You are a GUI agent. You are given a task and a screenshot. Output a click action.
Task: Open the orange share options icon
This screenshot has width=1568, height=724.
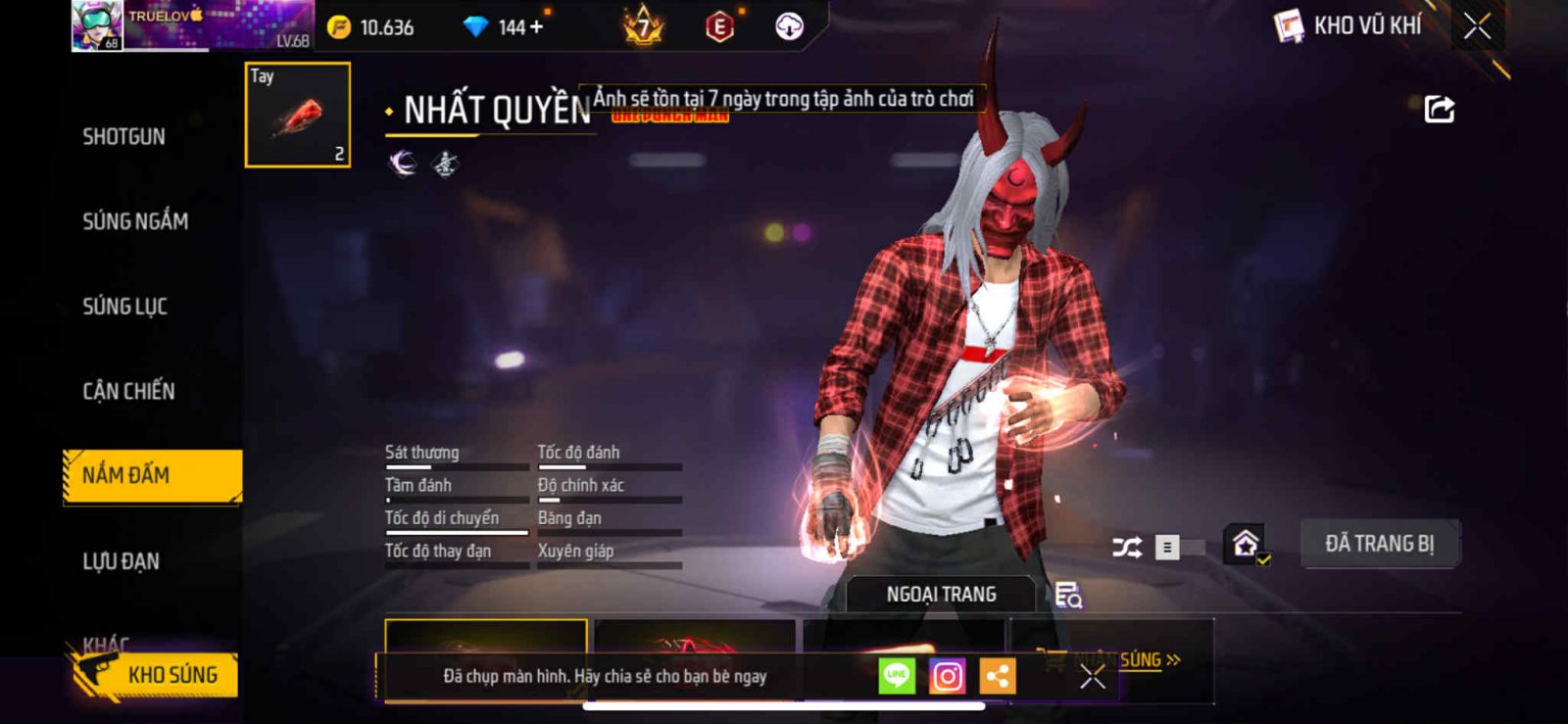(x=998, y=676)
